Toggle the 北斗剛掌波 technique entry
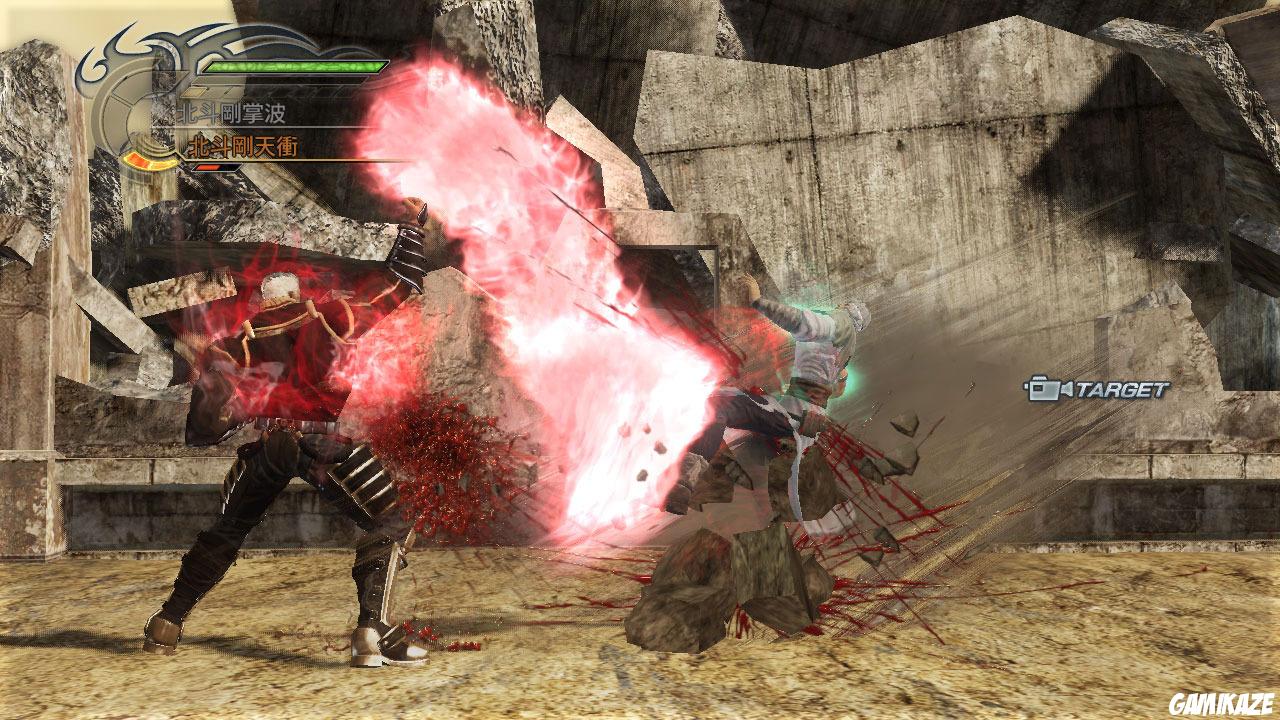 (232, 112)
